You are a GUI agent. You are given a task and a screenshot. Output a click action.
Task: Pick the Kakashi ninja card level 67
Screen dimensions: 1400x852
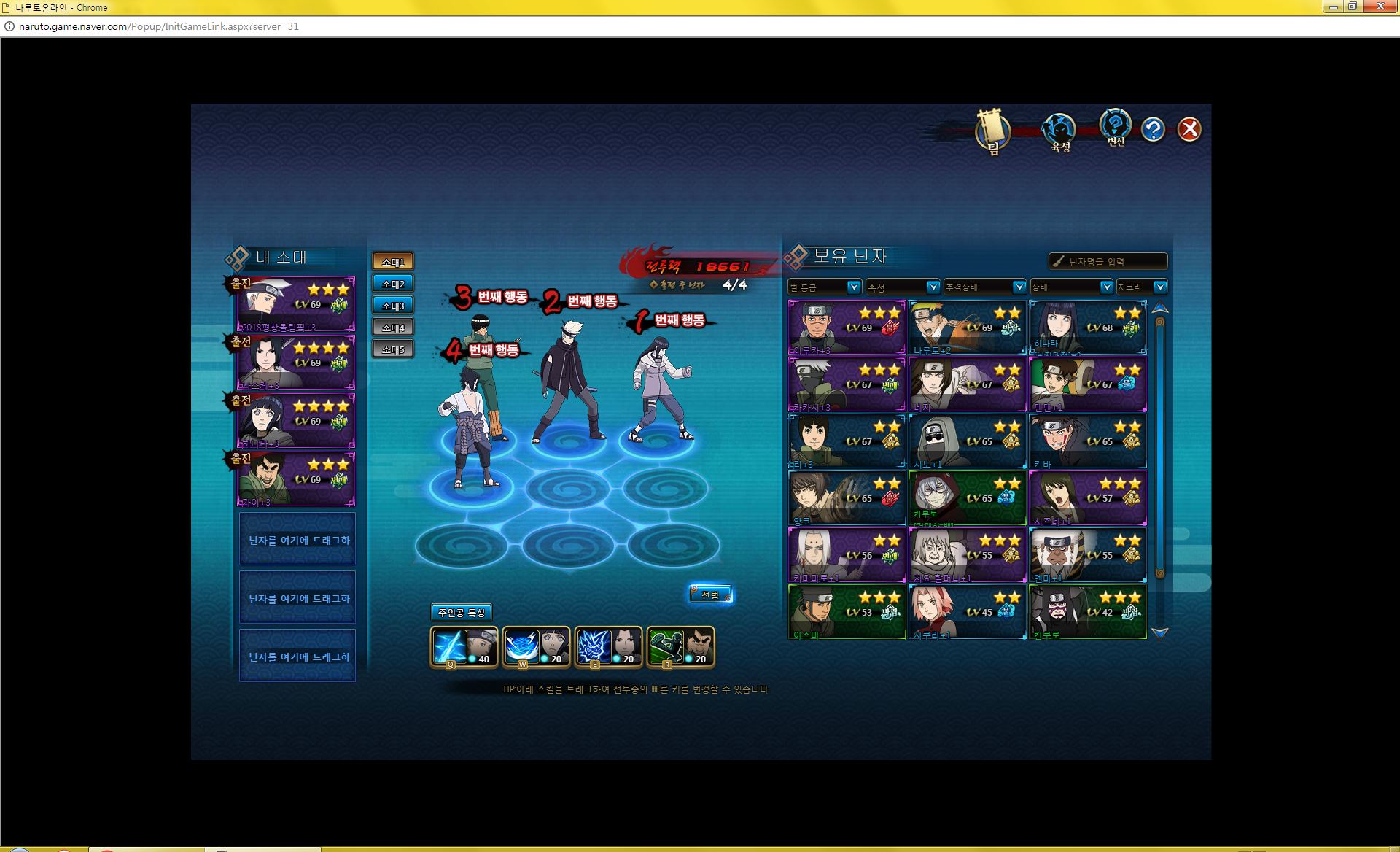847,384
